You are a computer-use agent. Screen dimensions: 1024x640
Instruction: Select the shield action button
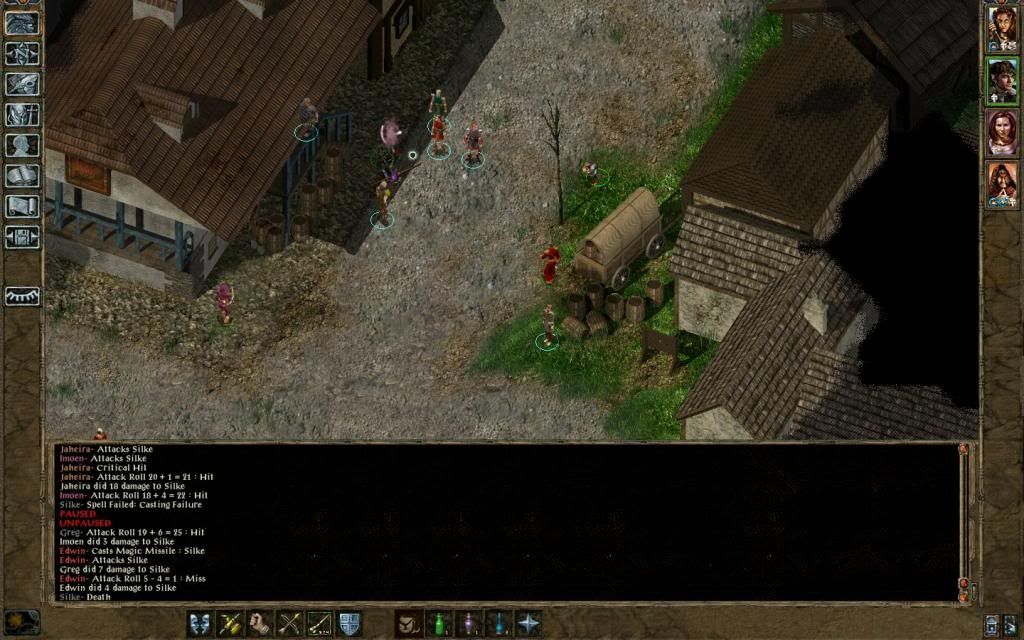(x=349, y=623)
